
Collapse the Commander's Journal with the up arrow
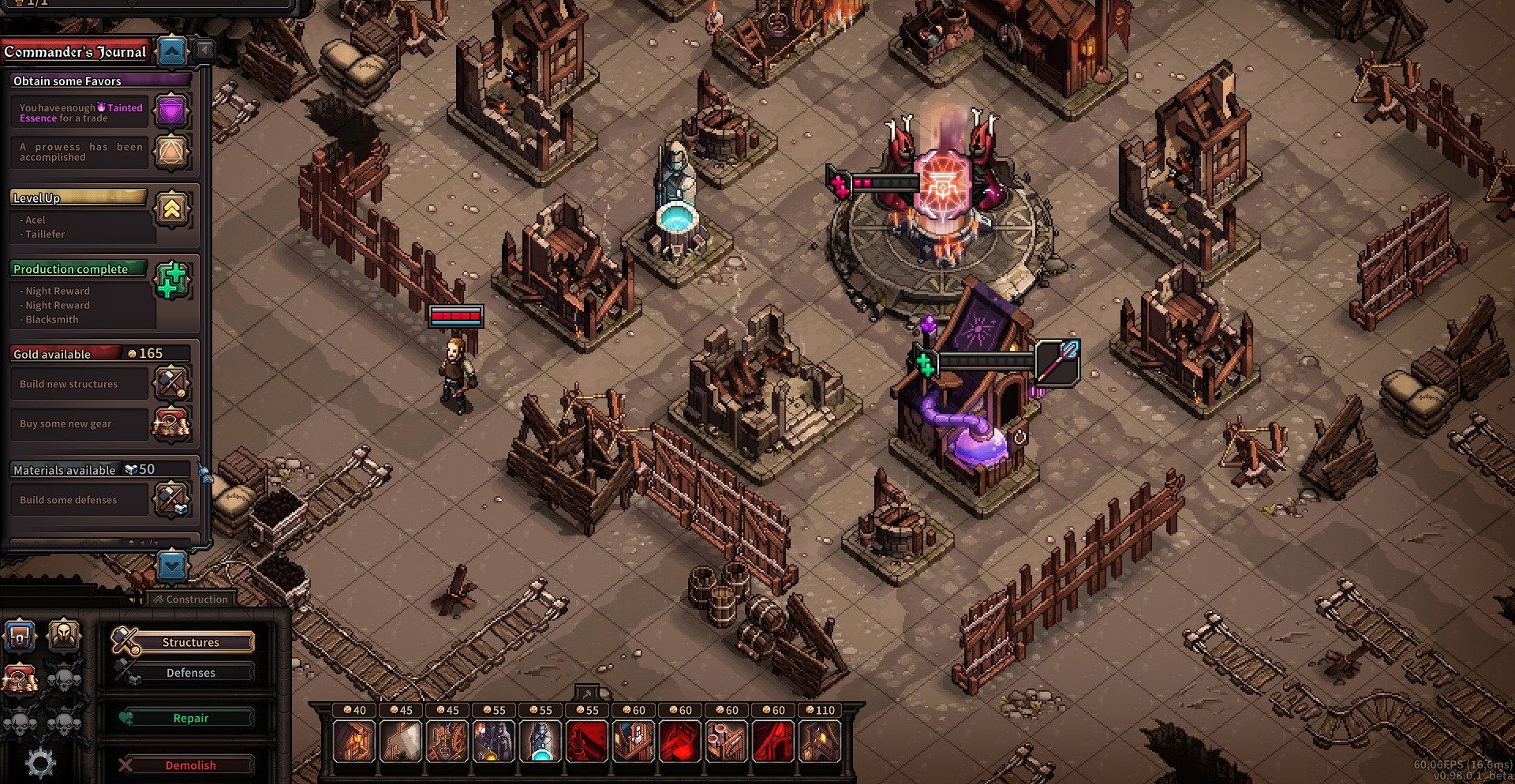pos(172,52)
